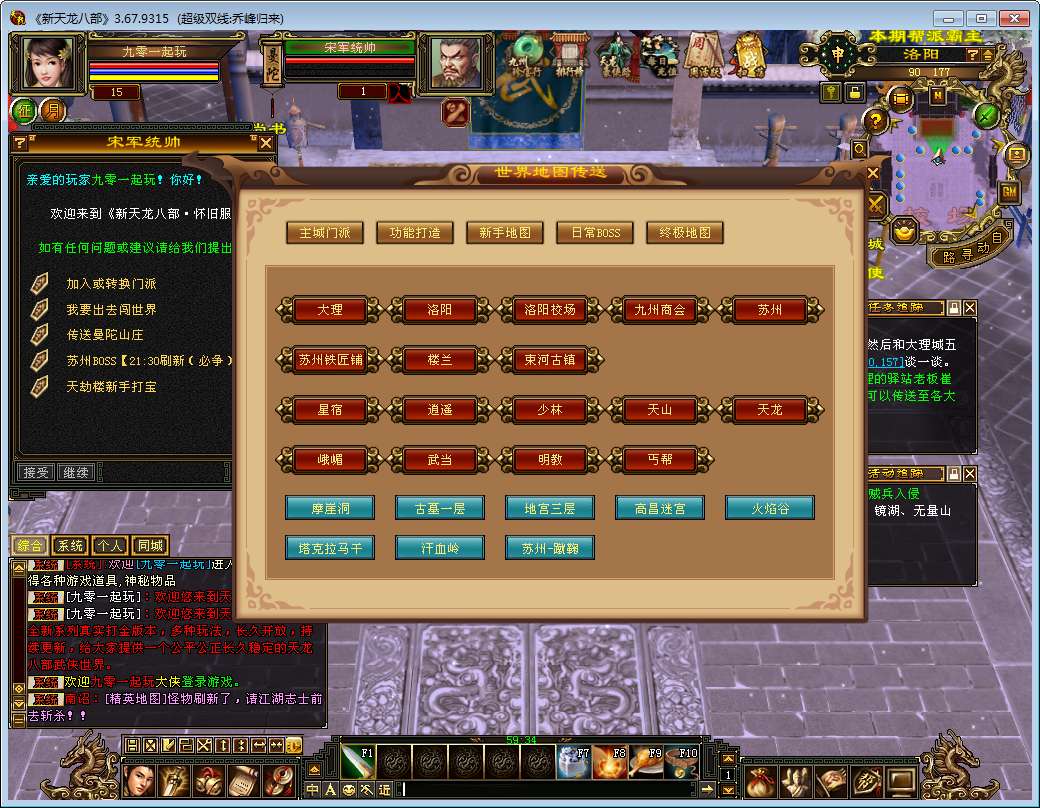Teleport to 大理 city
Screen dimensions: 1040x808
pyautogui.click(x=330, y=310)
